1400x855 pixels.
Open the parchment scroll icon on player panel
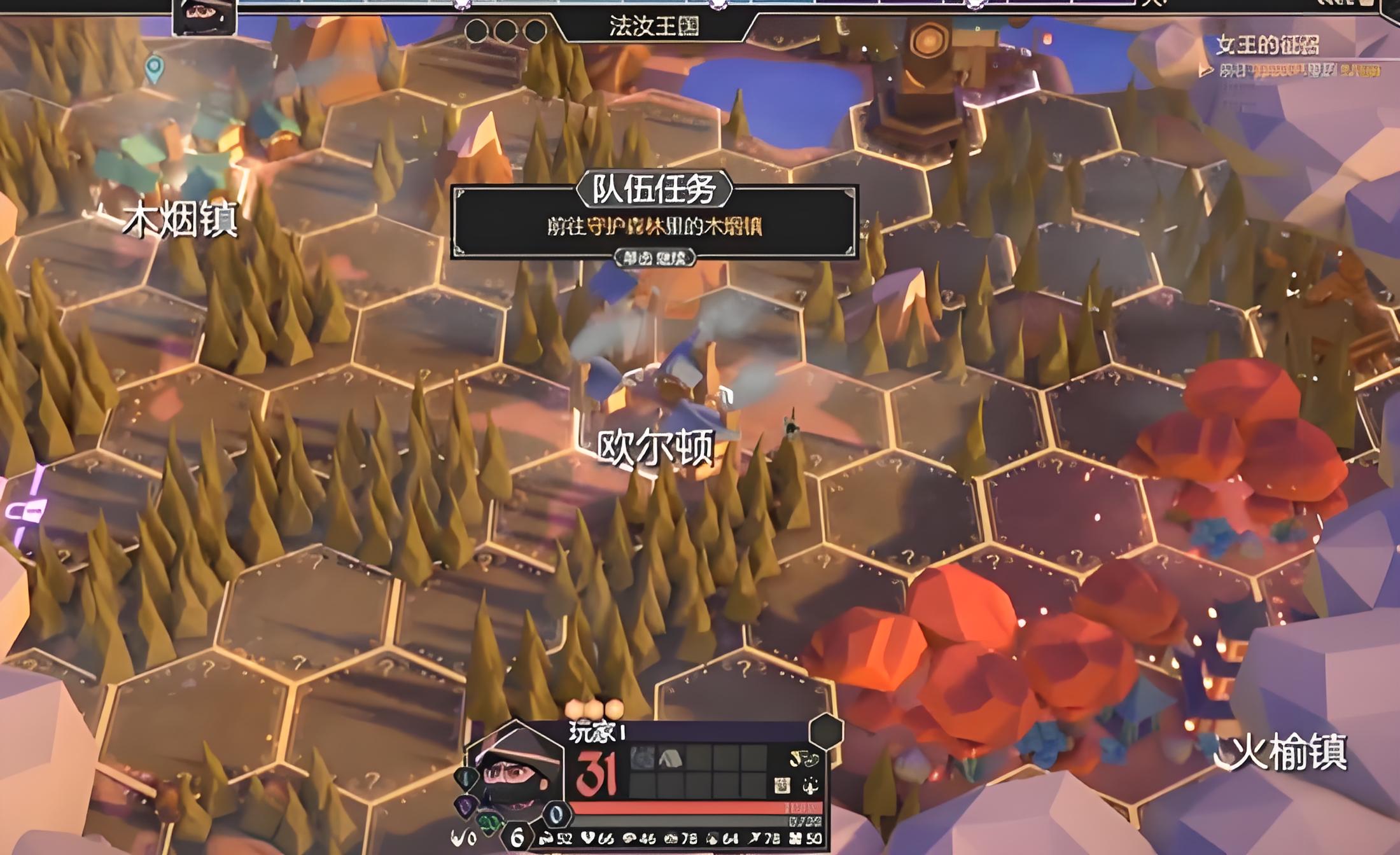pos(782,786)
